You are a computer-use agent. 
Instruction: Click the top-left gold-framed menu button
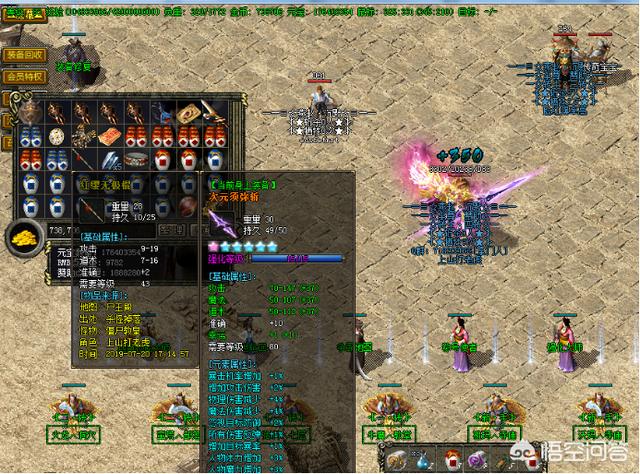[24, 13]
